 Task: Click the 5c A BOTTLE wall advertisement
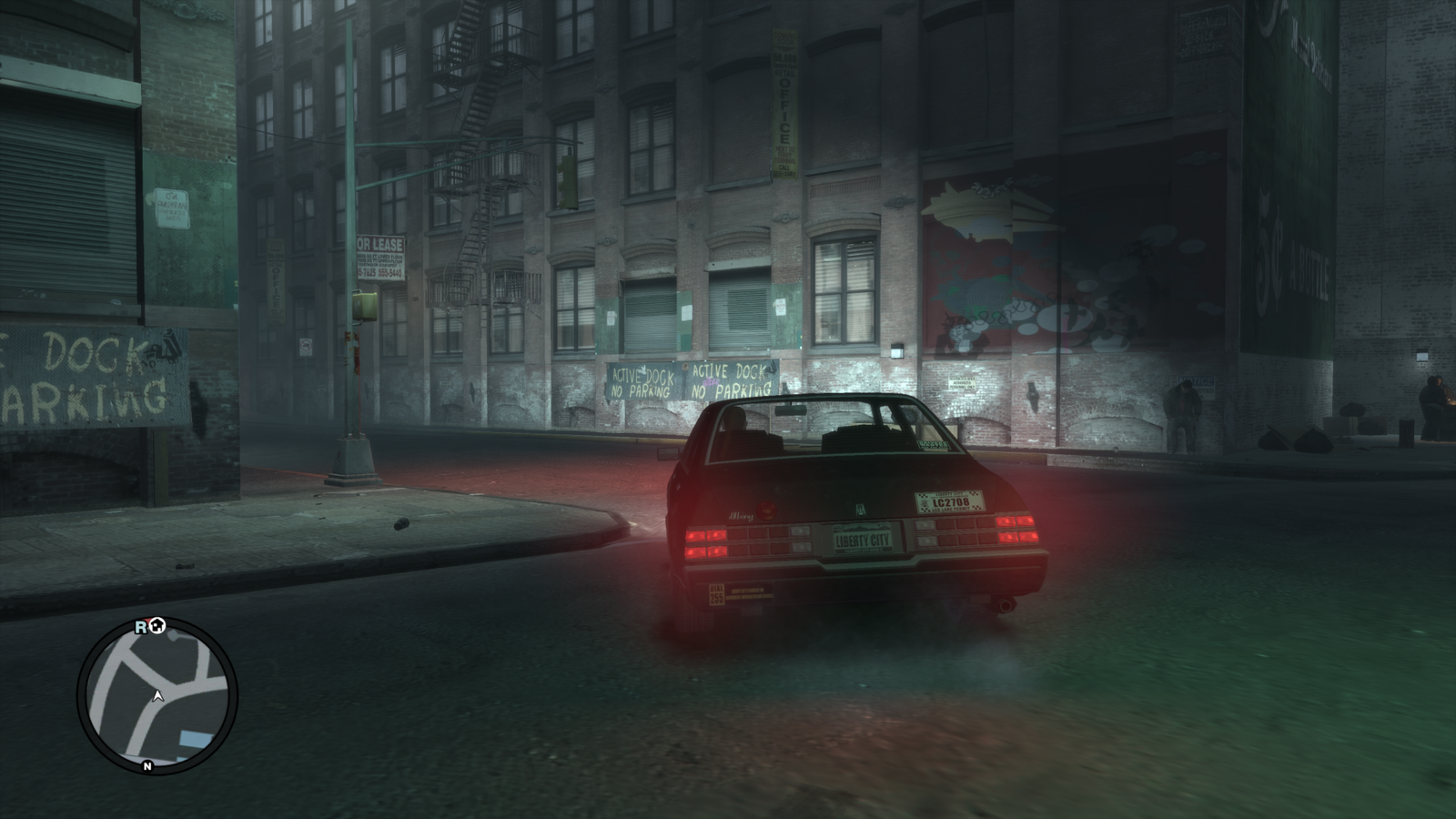point(1292,255)
